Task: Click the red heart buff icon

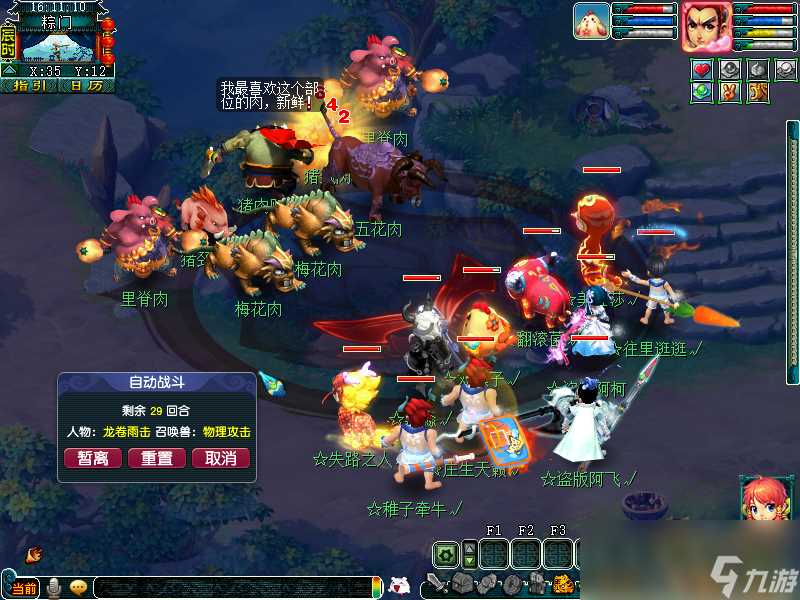Action: click(702, 69)
